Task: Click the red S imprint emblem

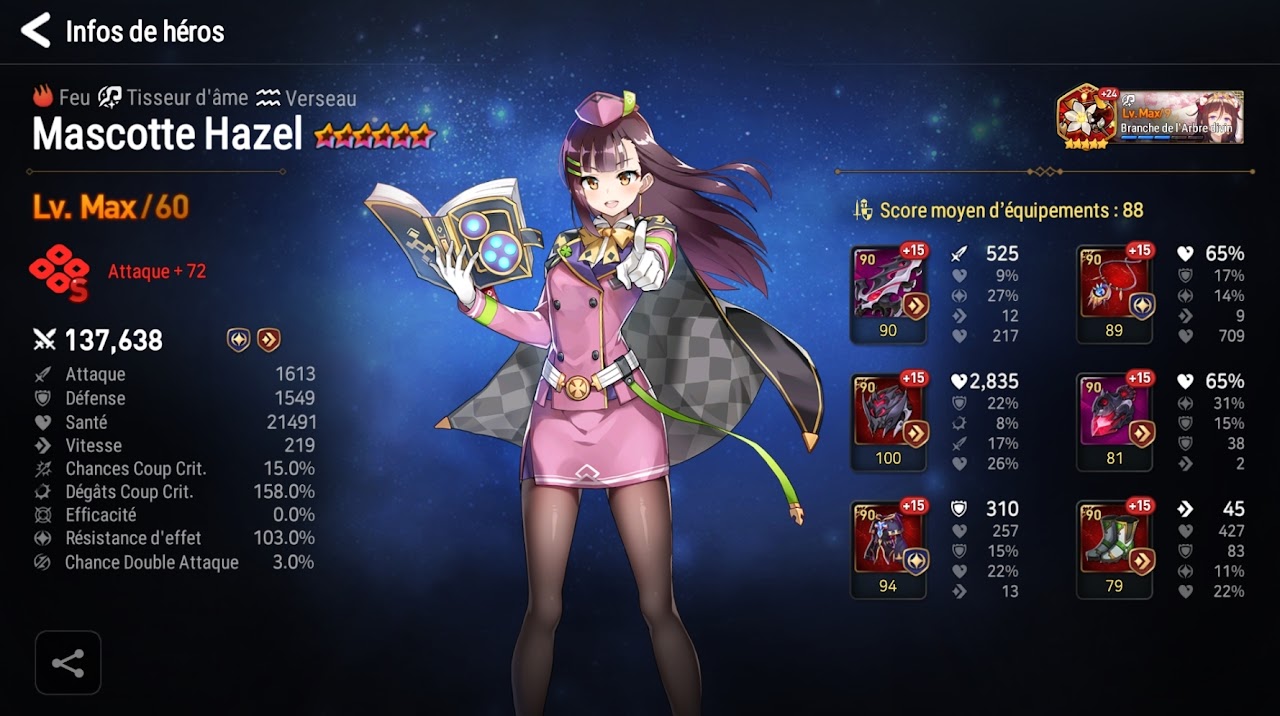Action: (x=60, y=273)
